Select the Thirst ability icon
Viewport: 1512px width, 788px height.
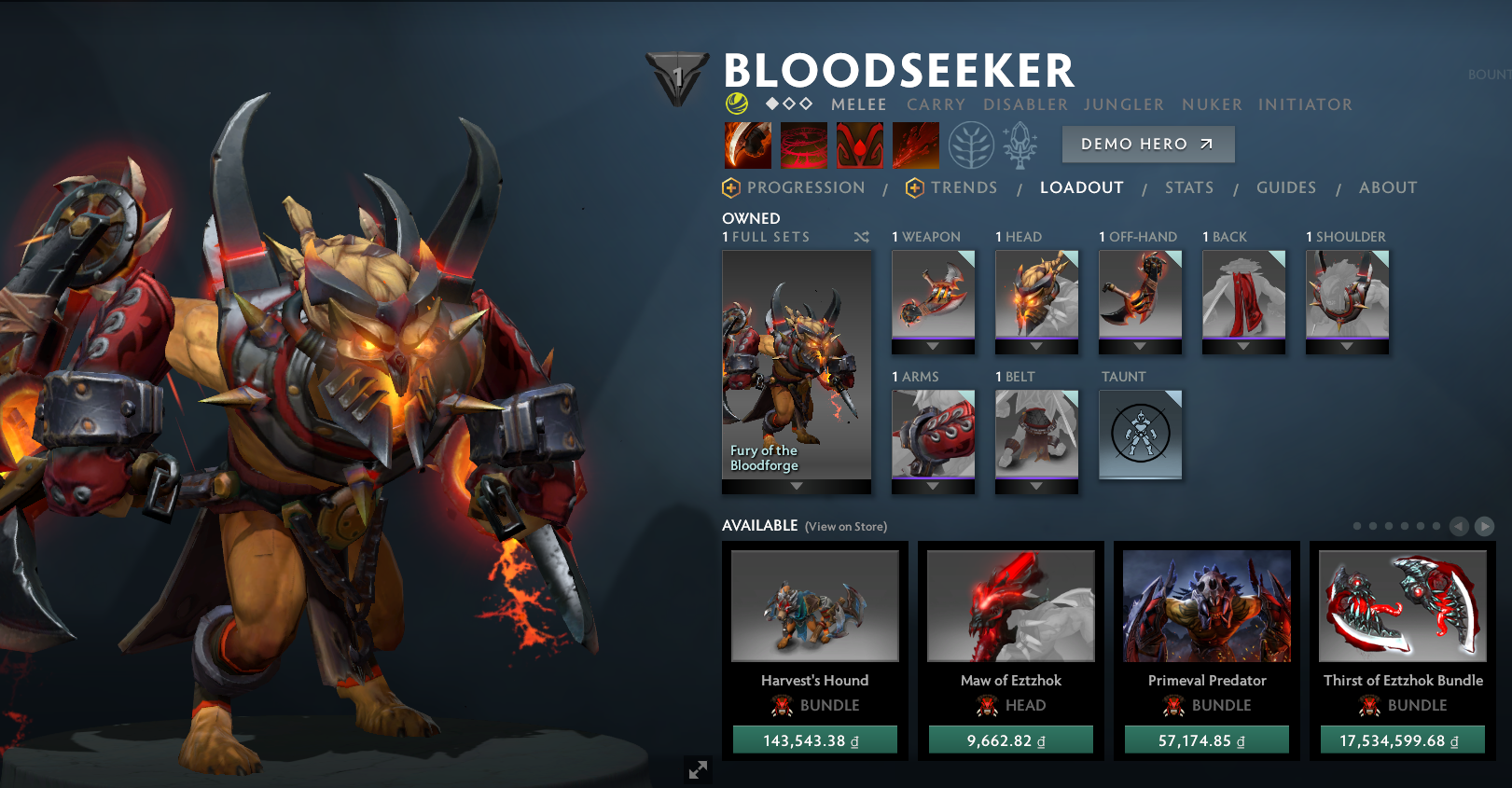[858, 145]
